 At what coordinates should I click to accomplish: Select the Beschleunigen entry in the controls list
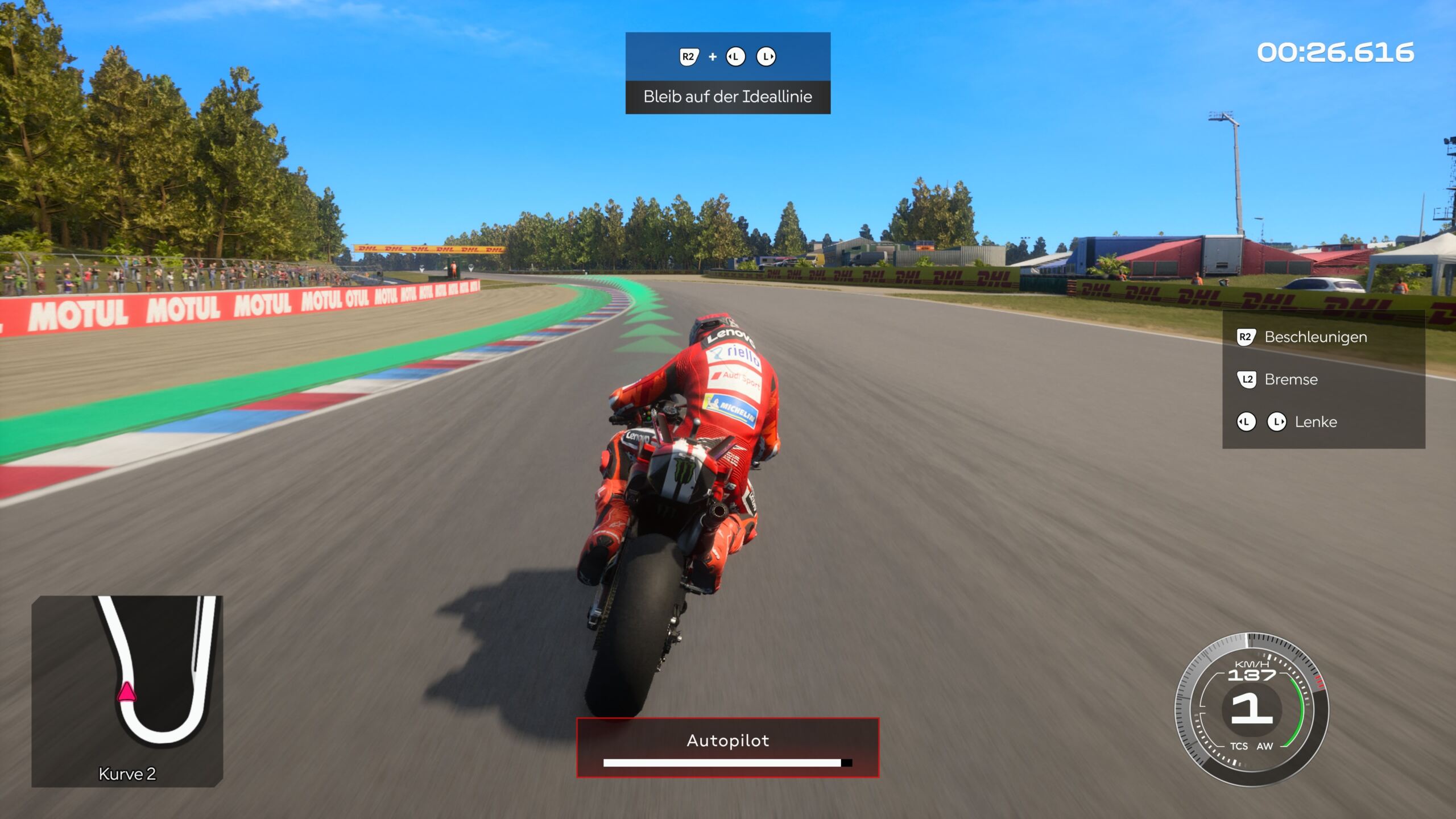1315,337
